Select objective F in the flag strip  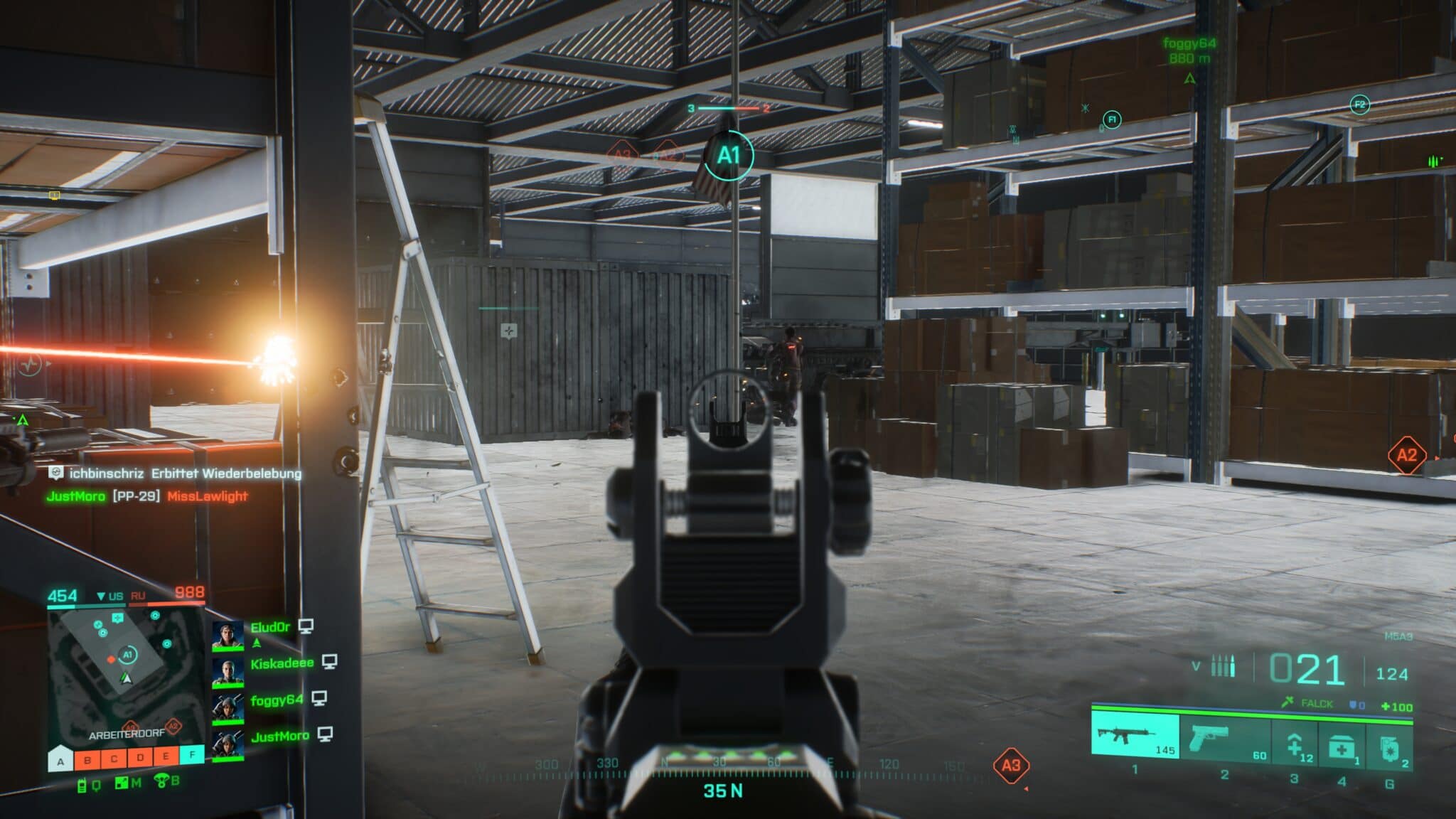pos(192,754)
